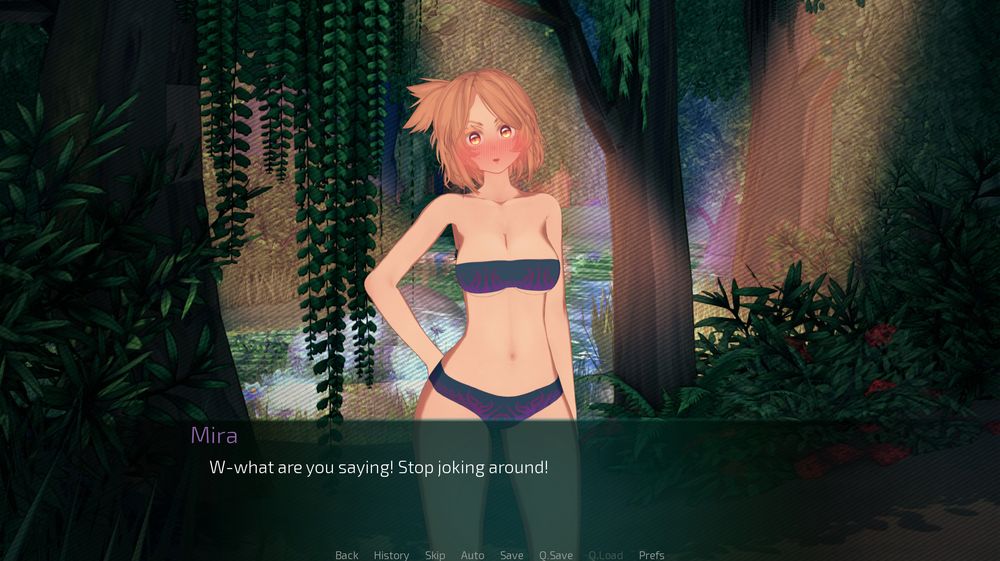This screenshot has width=1000, height=561.
Task: Turn on Auto advance
Action: (472, 555)
